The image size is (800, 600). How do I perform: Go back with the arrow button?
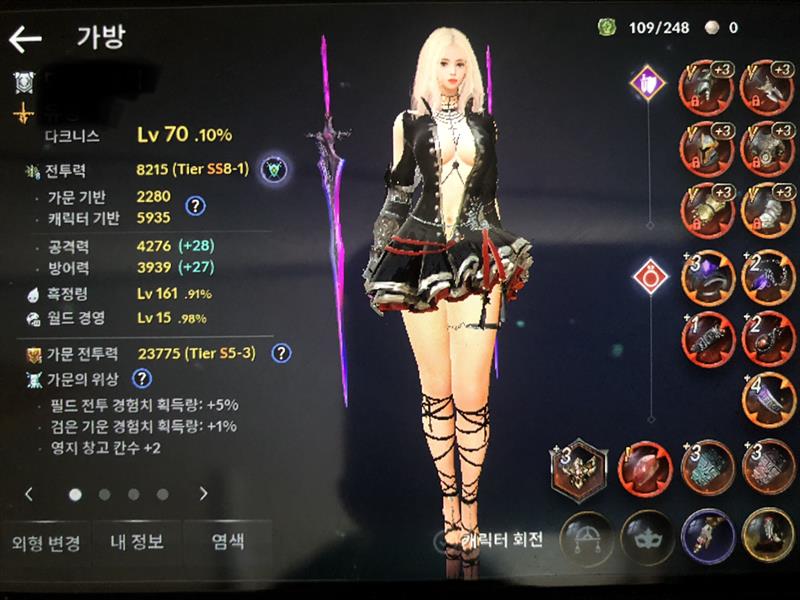[25, 40]
